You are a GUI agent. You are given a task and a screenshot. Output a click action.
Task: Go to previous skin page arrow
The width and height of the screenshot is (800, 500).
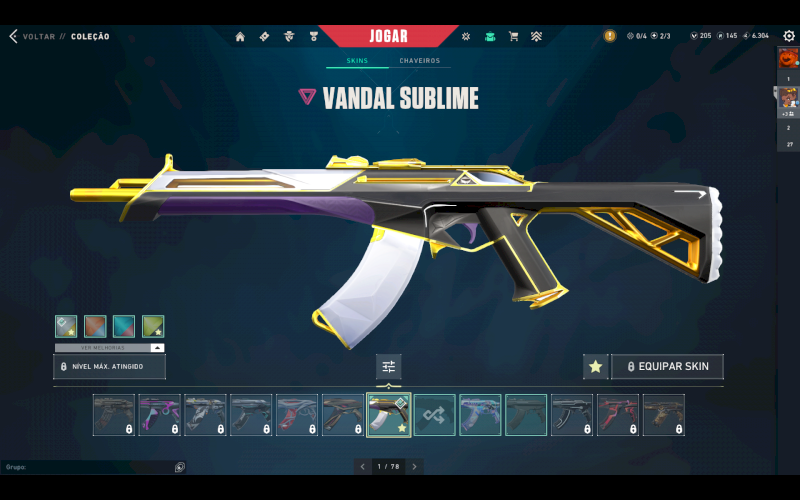click(x=363, y=466)
